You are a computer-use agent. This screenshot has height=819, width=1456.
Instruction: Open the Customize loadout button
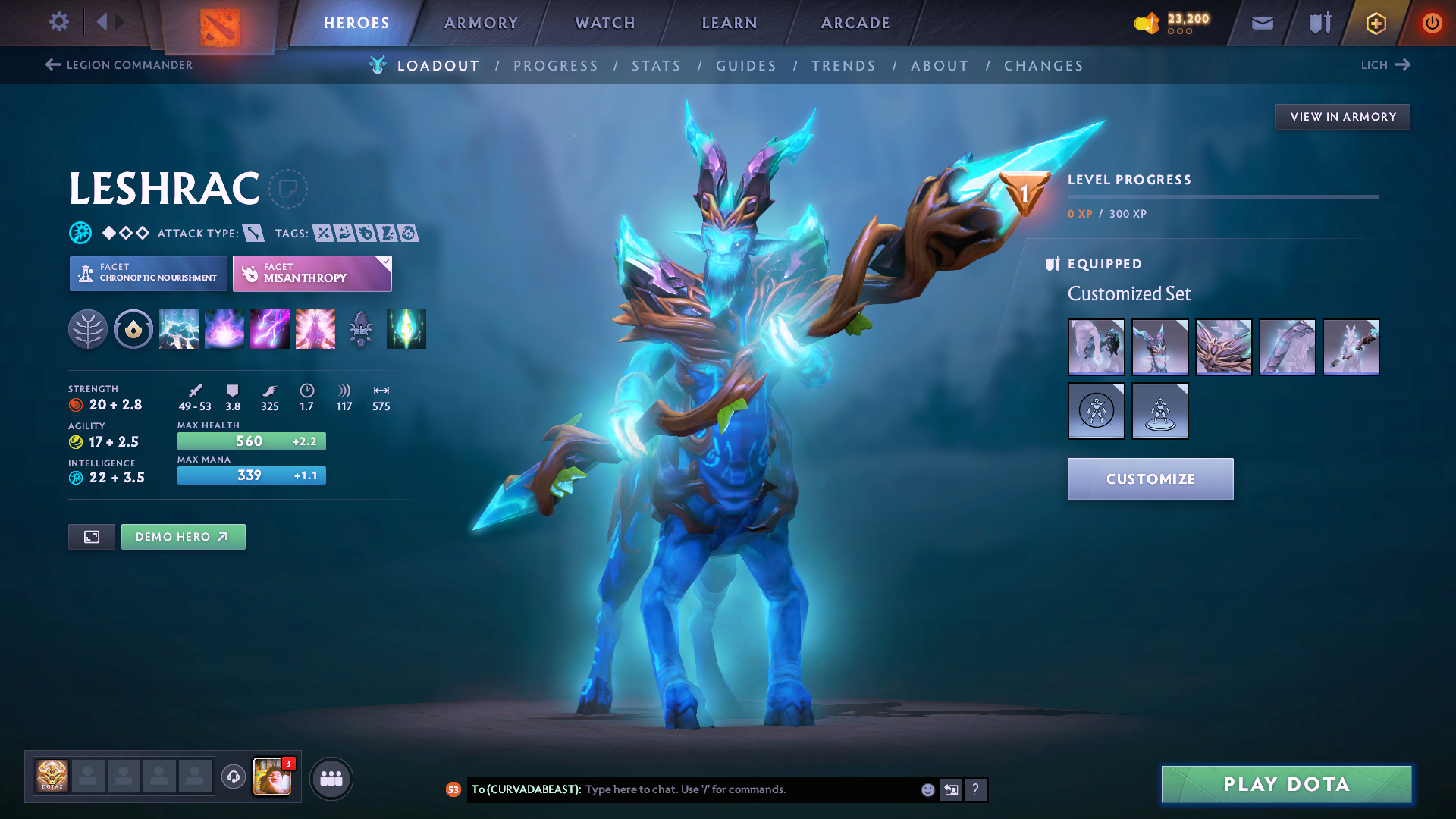tap(1150, 479)
